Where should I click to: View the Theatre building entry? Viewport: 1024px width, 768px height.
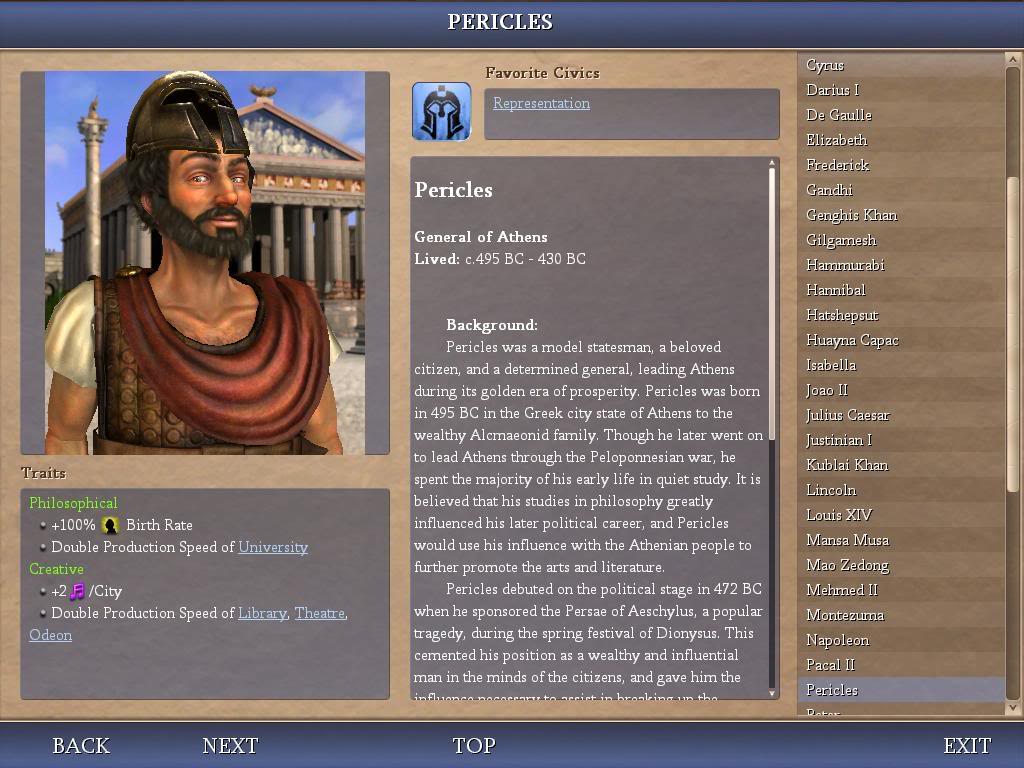pyautogui.click(x=319, y=613)
